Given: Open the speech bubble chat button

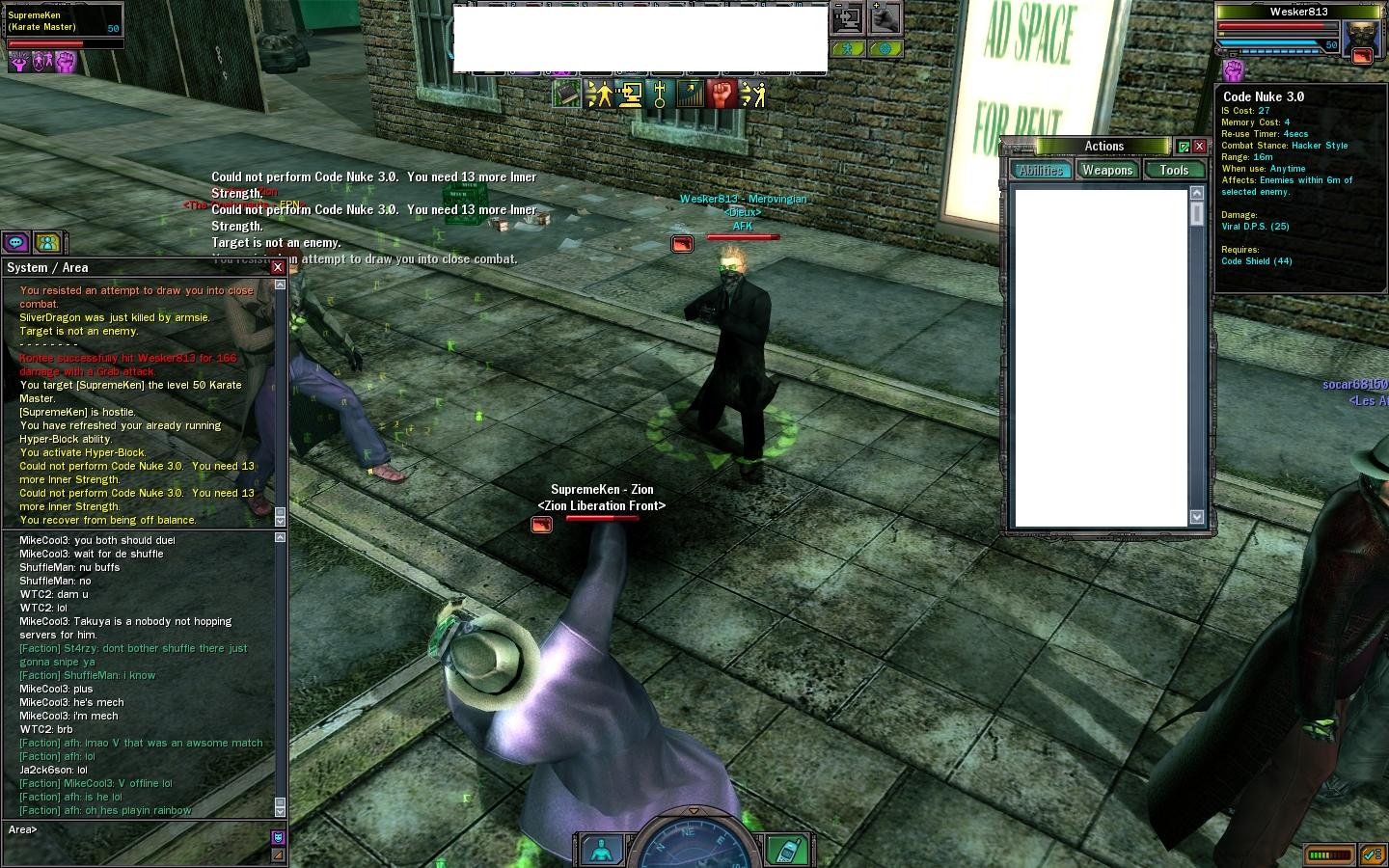Looking at the screenshot, I should pos(15,242).
